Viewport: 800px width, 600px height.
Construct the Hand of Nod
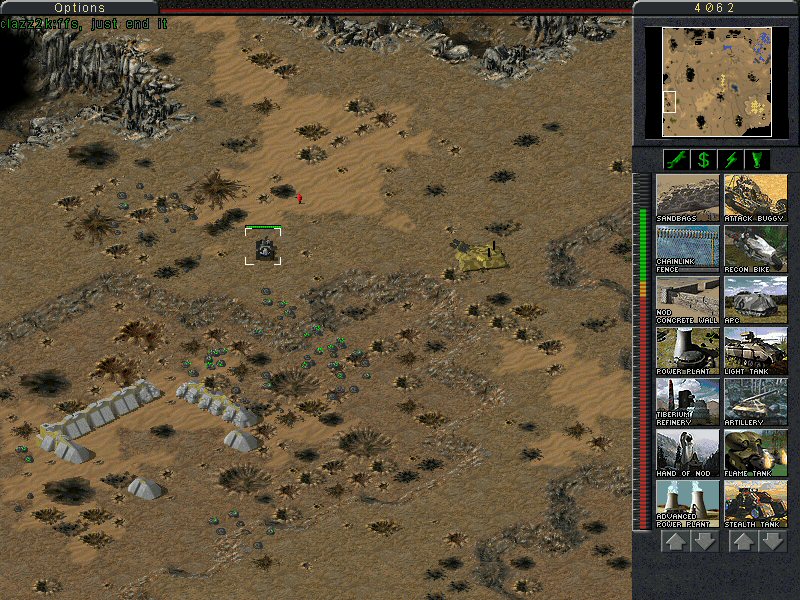(x=687, y=453)
